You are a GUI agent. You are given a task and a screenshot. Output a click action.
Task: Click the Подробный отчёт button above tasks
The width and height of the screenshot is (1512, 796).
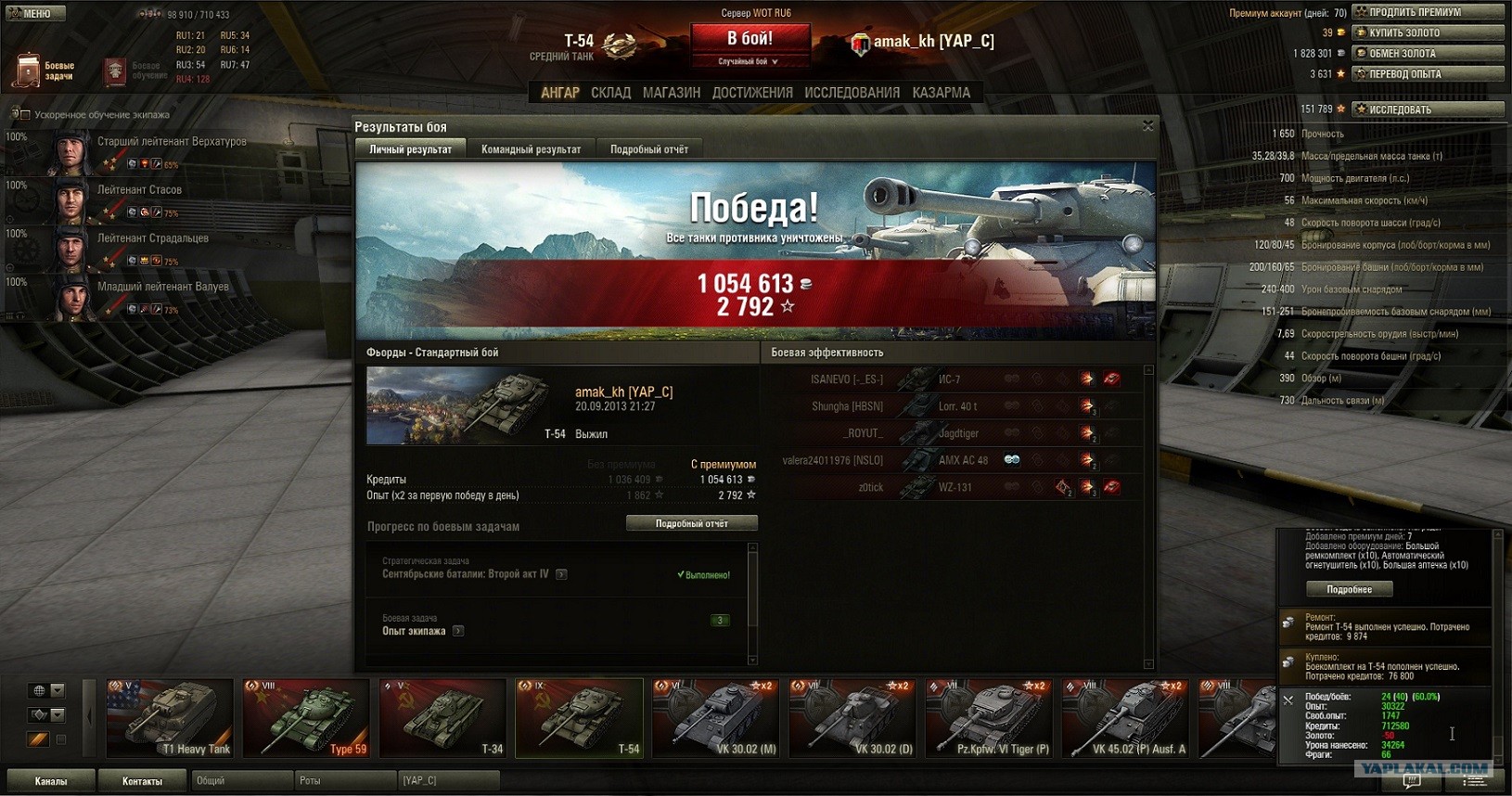pos(691,524)
